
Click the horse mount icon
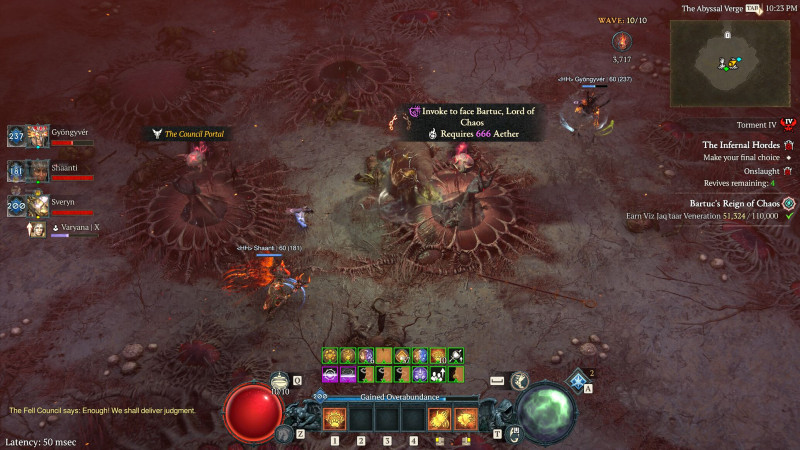coord(284,432)
